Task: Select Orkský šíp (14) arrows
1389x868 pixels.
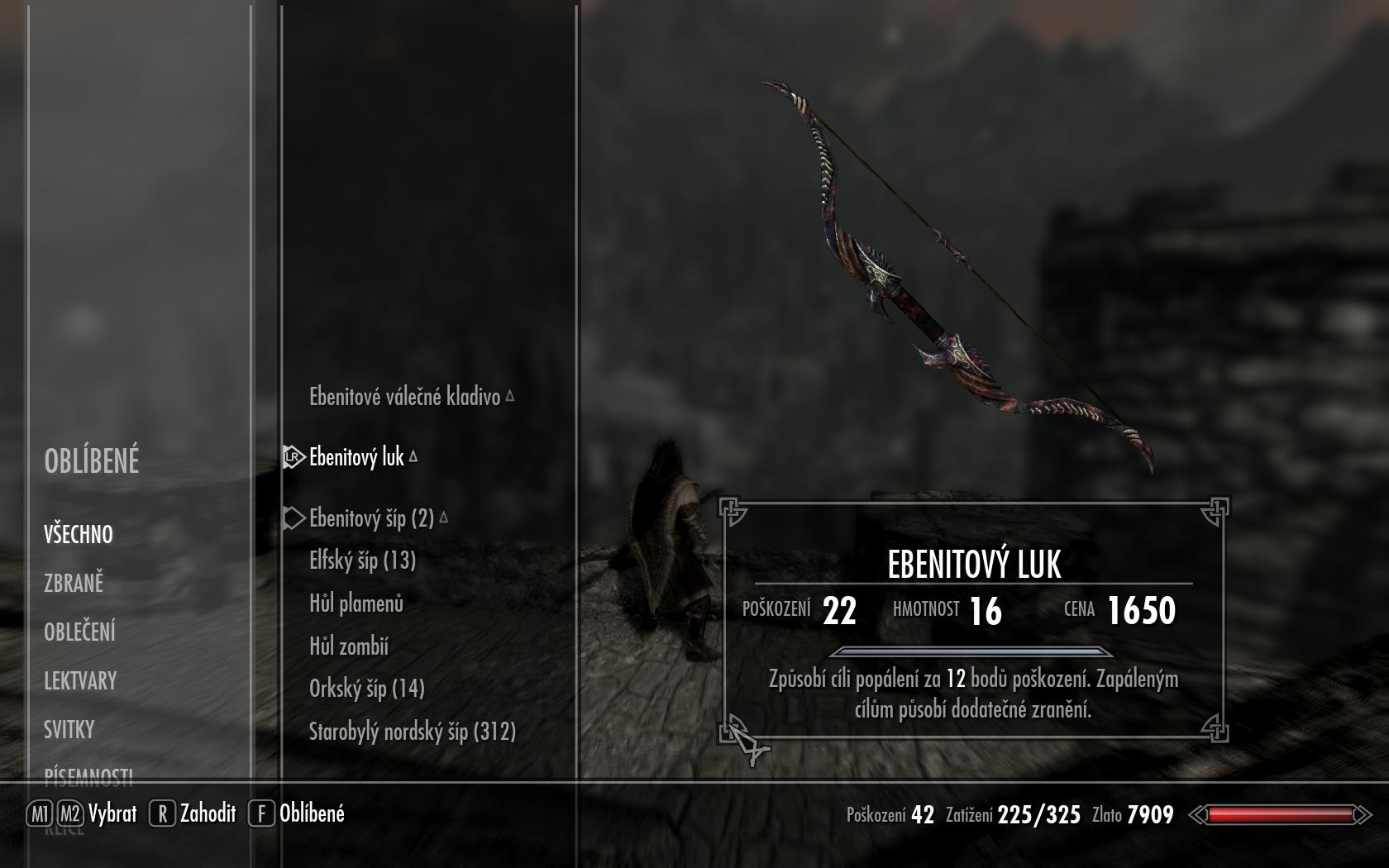Action: click(x=366, y=689)
